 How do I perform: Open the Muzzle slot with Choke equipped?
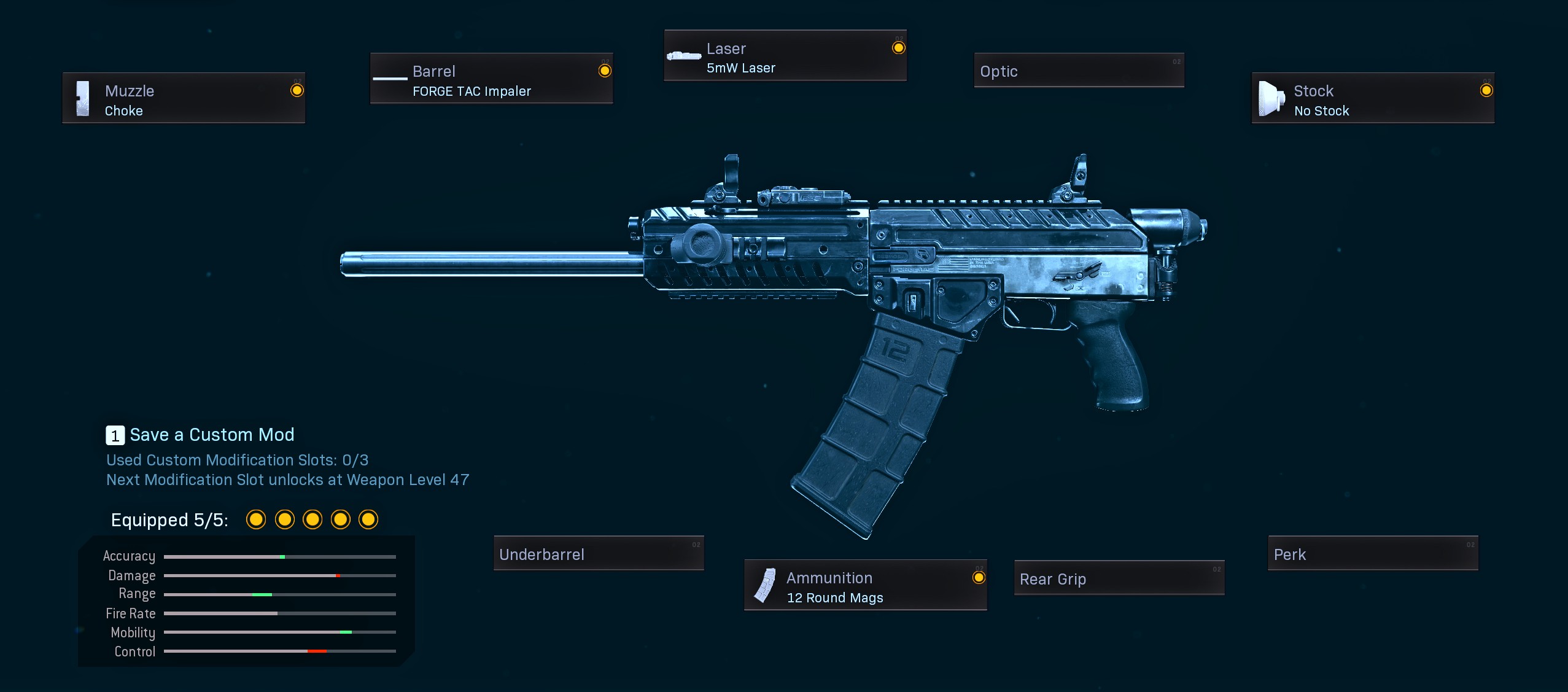point(184,98)
